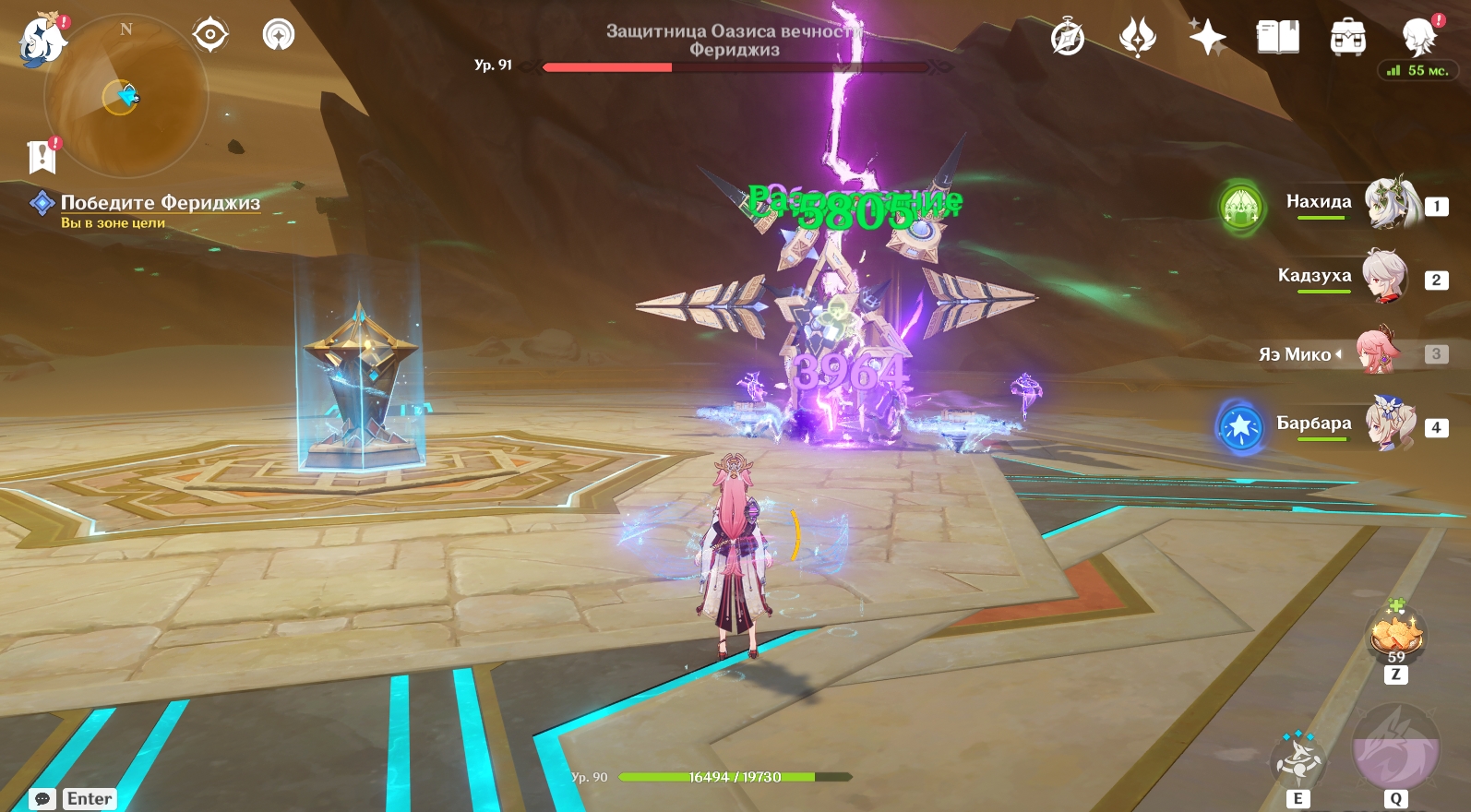Activate Yae Miko's elemental skill
1471x812 pixels.
pos(1298,762)
